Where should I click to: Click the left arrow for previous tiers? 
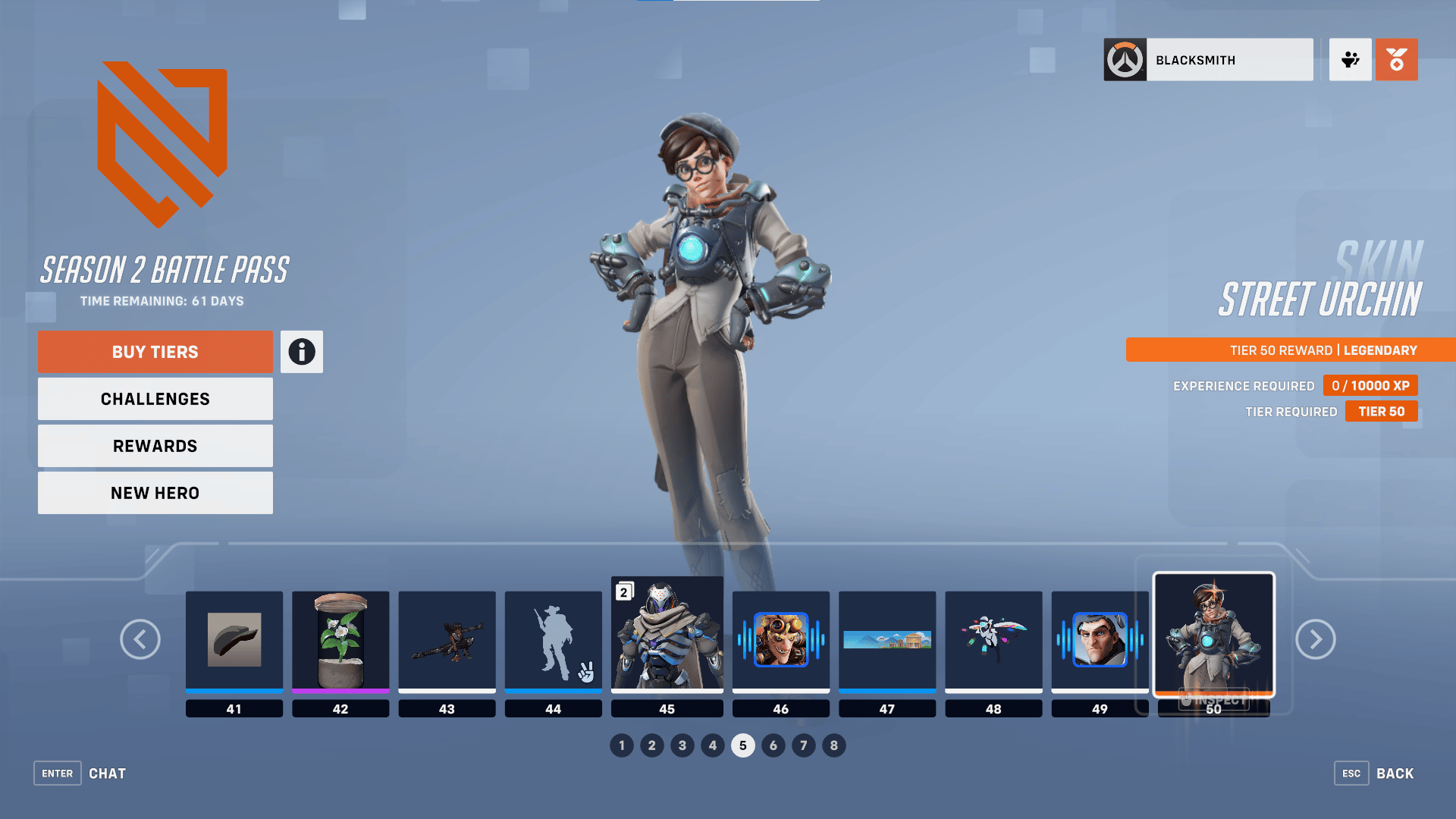click(x=140, y=639)
